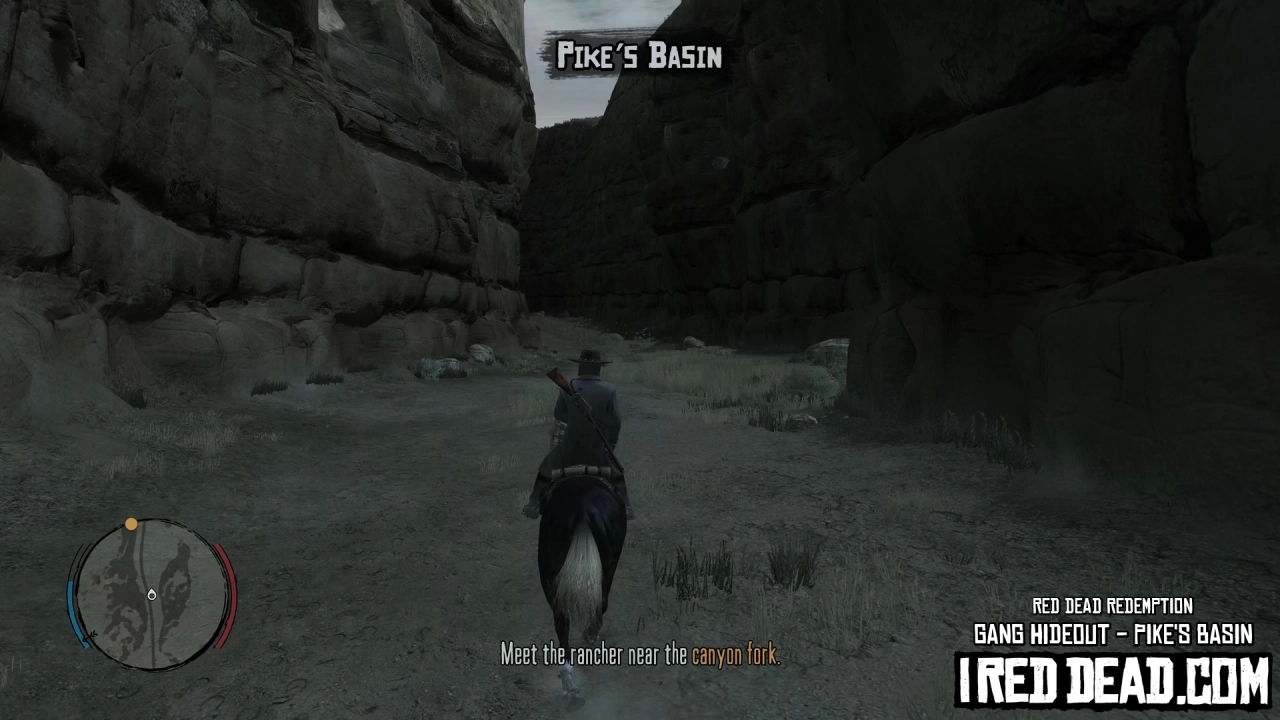Select the yellow objective blip on the minimap
The width and height of the screenshot is (1280, 720).
[x=132, y=523]
